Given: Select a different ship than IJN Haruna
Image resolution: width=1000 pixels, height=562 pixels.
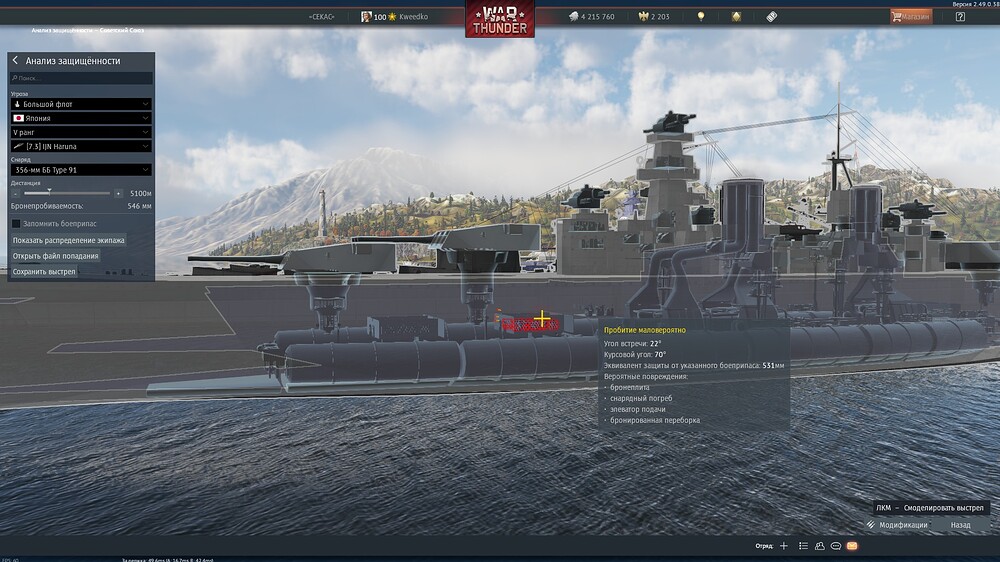Looking at the screenshot, I should (x=81, y=146).
